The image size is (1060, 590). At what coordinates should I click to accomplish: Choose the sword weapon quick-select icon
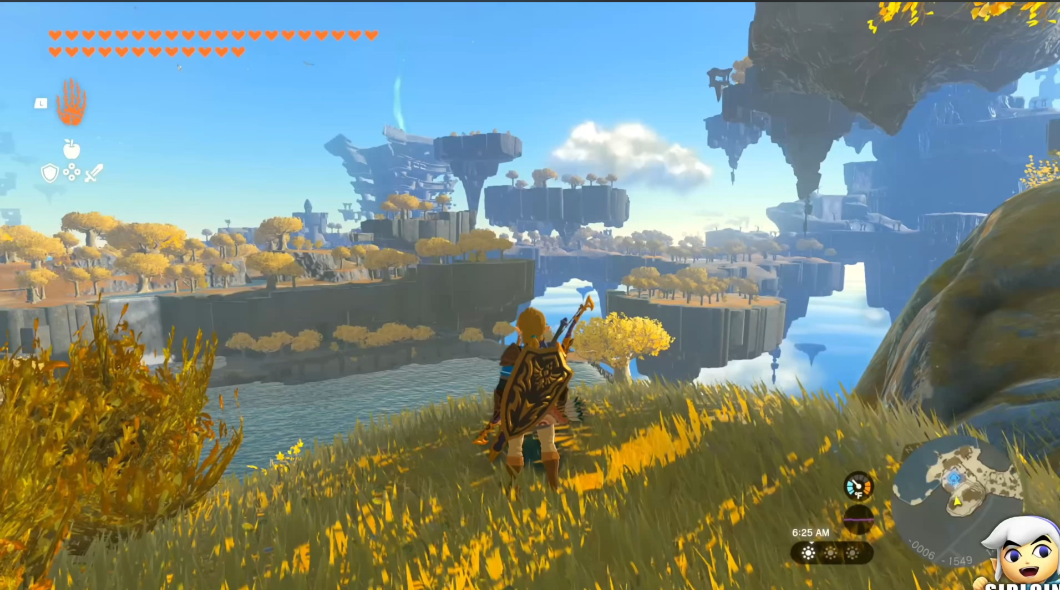tap(93, 173)
